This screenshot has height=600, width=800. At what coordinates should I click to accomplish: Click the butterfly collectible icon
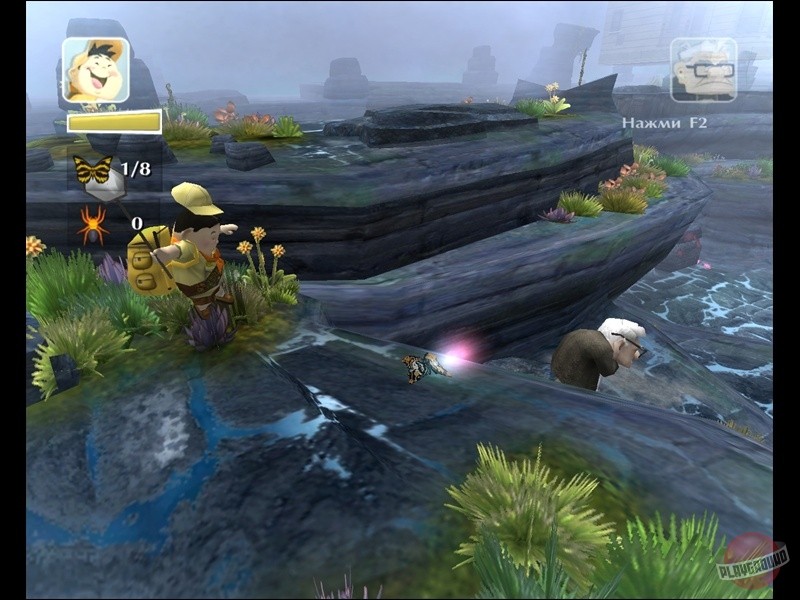point(92,169)
